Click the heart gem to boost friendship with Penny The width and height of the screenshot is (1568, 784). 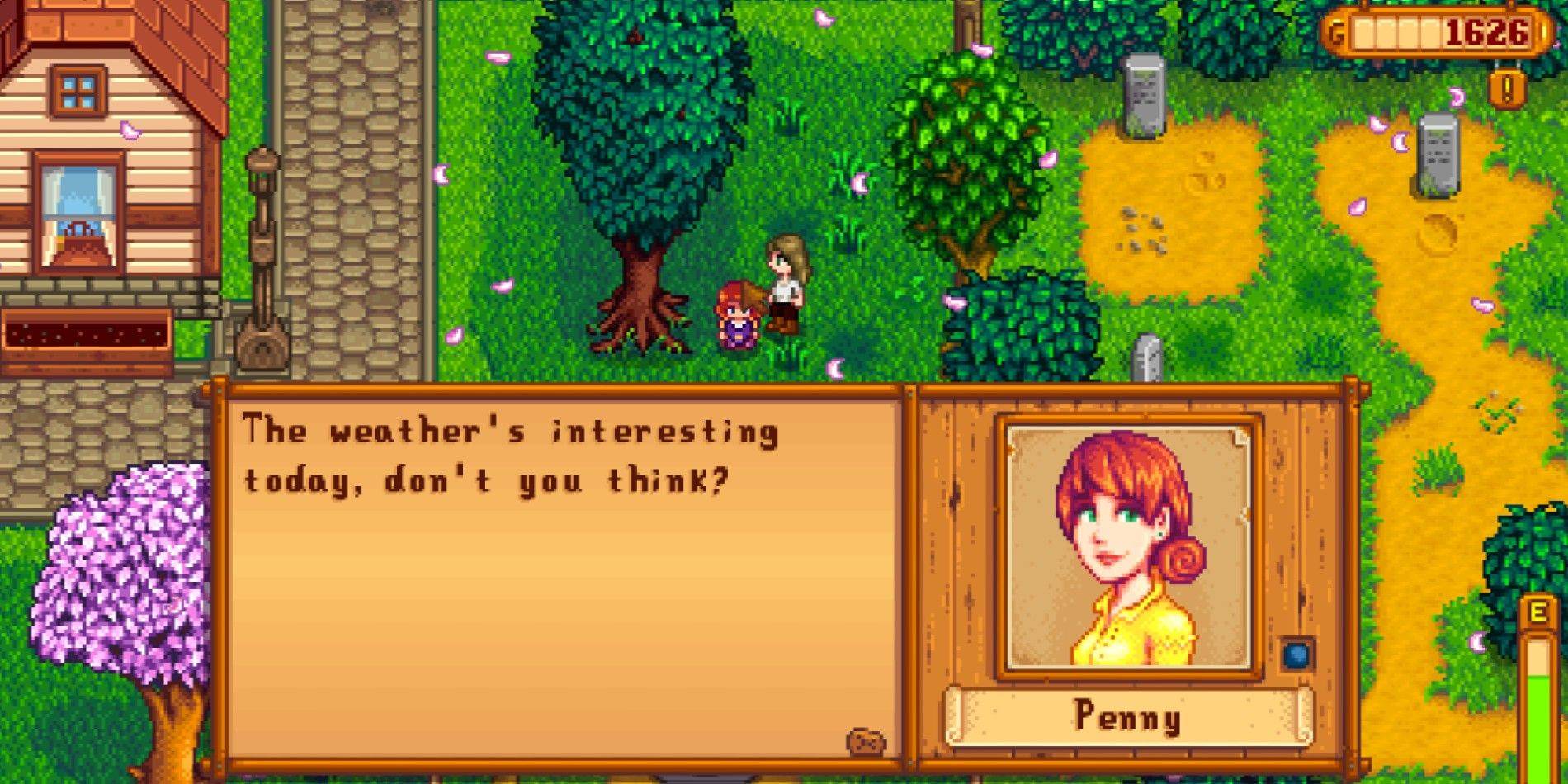[x=1297, y=654]
